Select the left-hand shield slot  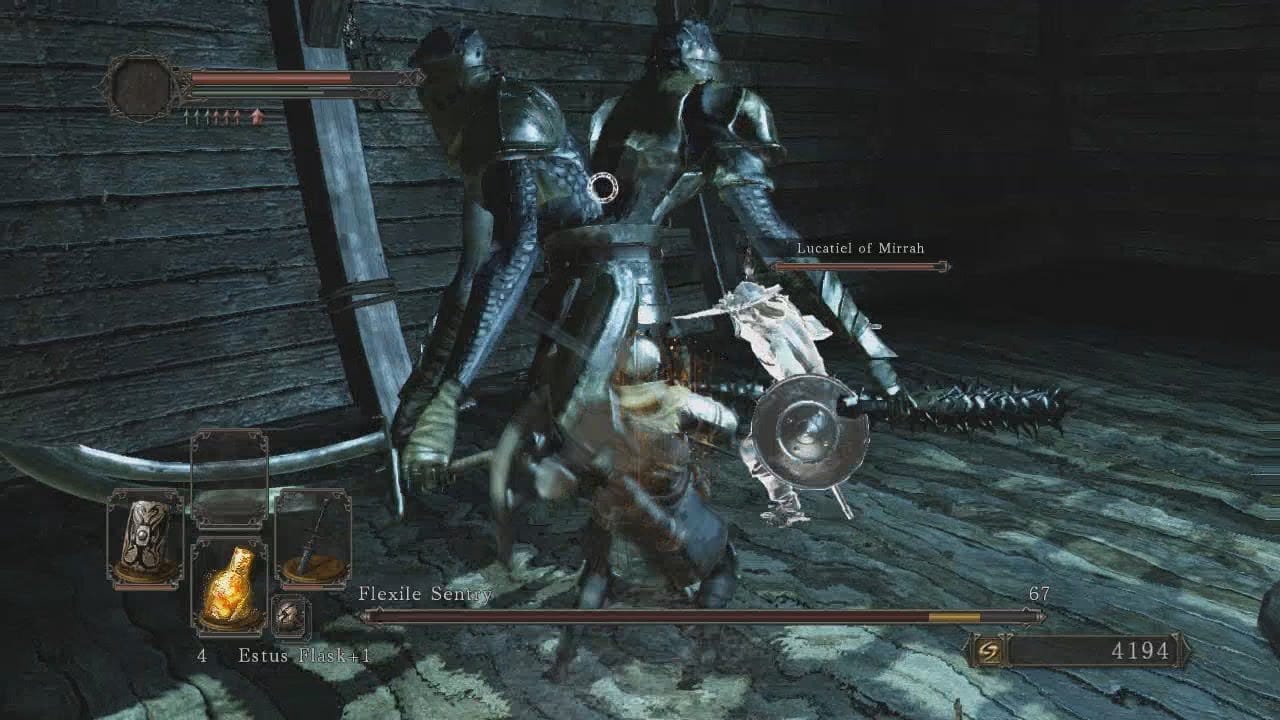pos(145,539)
